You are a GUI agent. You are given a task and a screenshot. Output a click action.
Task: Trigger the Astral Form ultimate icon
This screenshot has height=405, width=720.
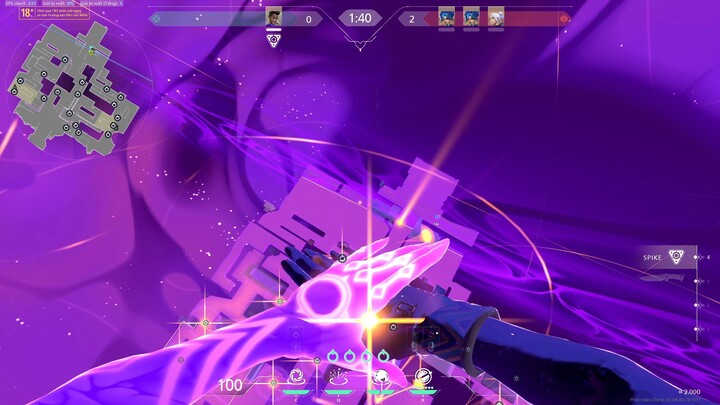[x=423, y=377]
